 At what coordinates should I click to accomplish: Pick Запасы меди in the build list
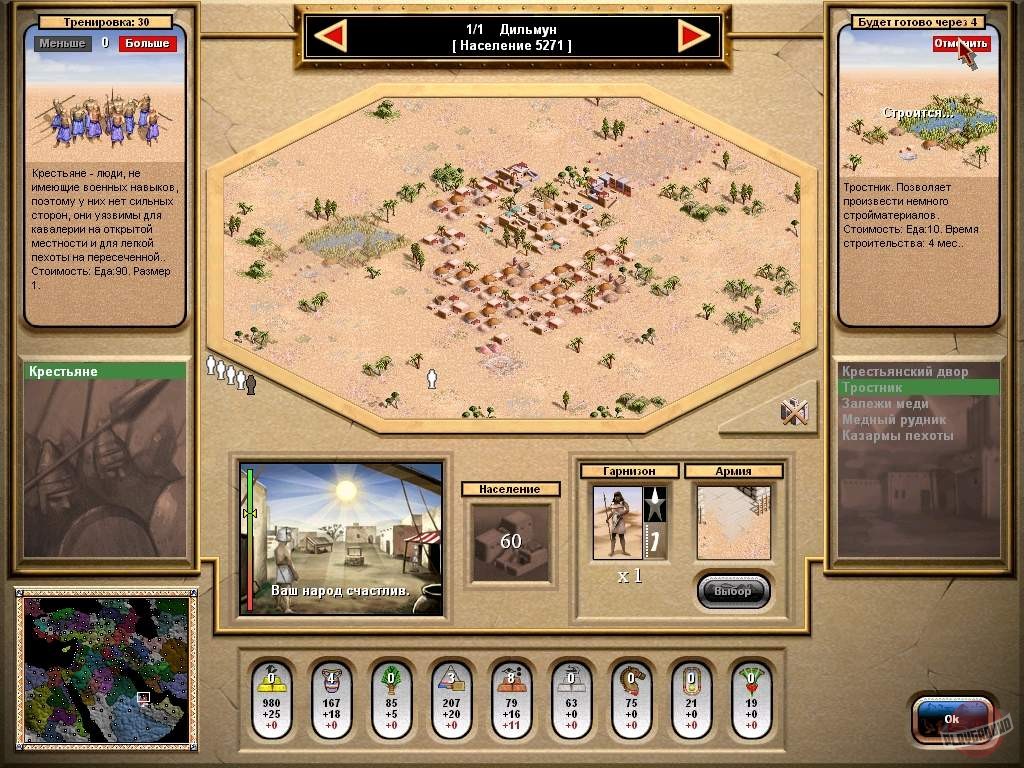(x=905, y=404)
